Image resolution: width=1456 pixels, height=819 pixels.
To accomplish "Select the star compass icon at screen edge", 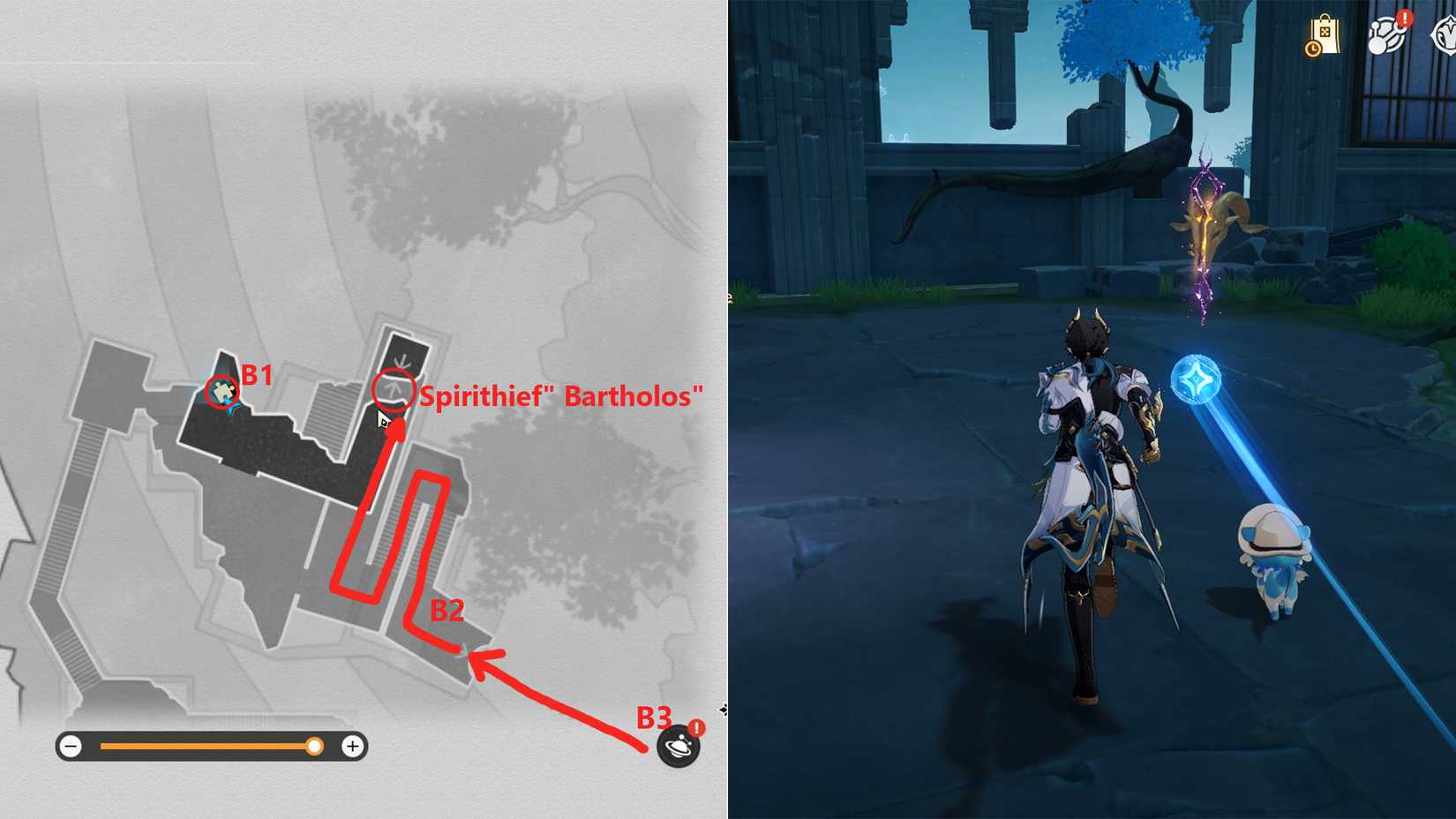I will tap(1447, 34).
